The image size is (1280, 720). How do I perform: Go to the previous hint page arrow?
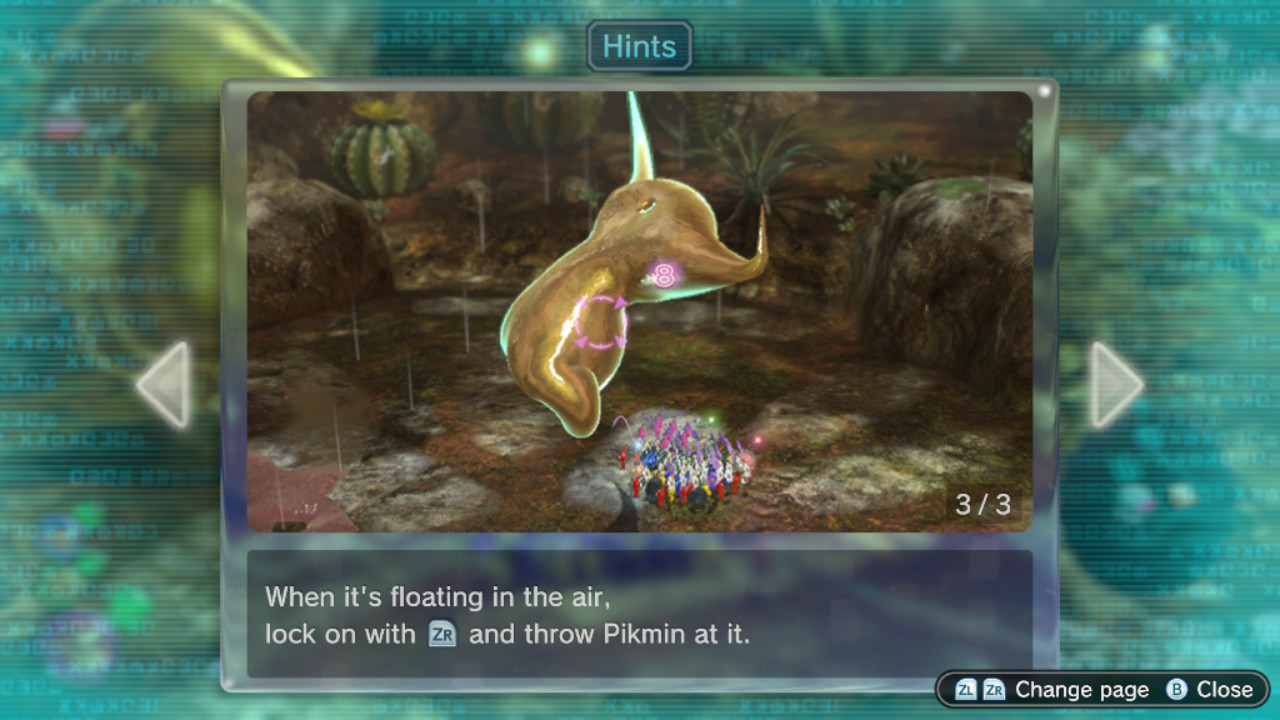click(x=166, y=385)
